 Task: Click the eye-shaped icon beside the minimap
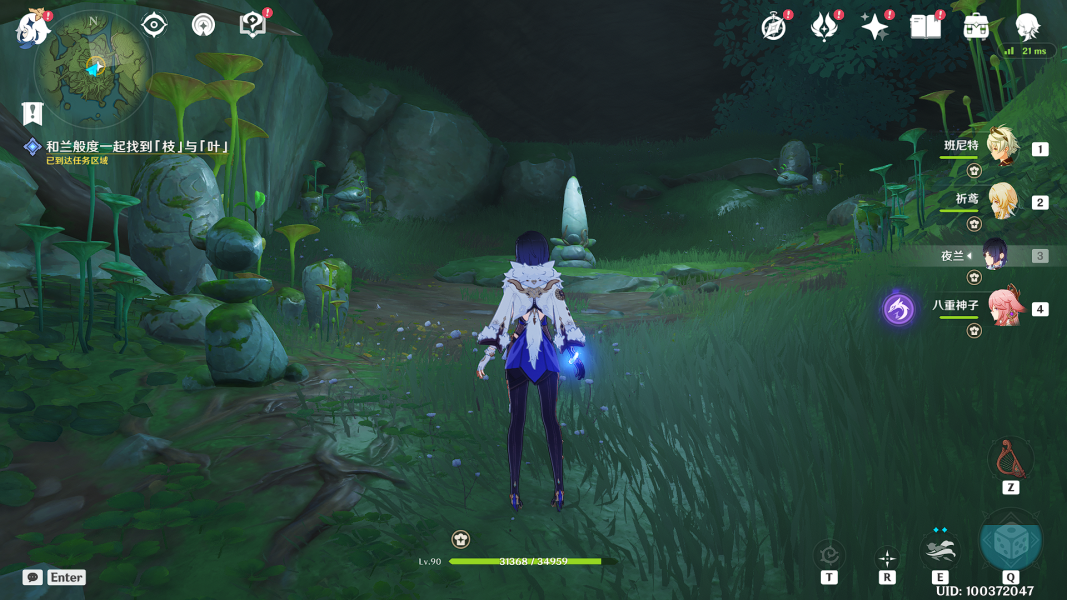[x=154, y=24]
